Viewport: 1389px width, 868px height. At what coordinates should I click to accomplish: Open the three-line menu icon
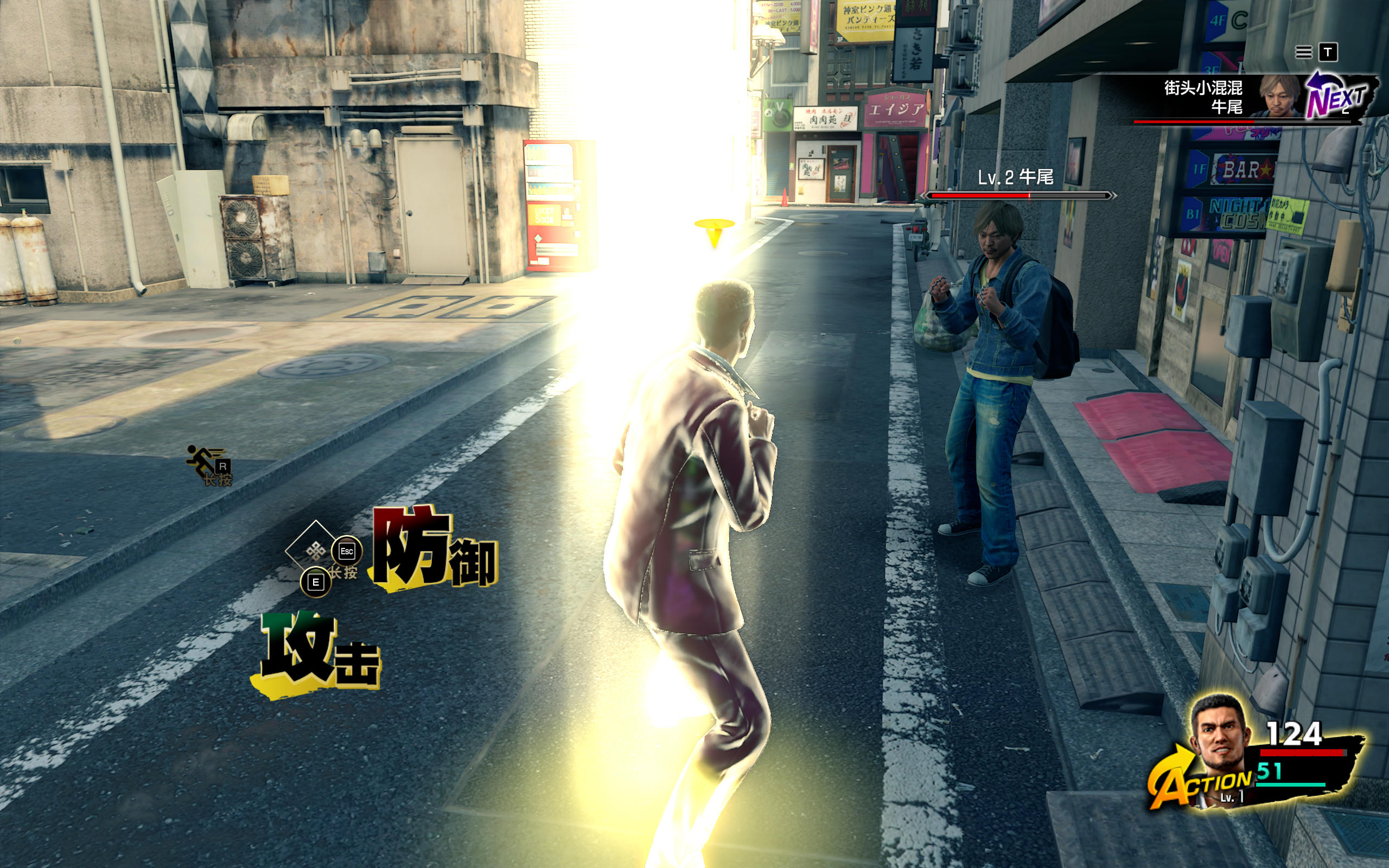click(x=1303, y=53)
